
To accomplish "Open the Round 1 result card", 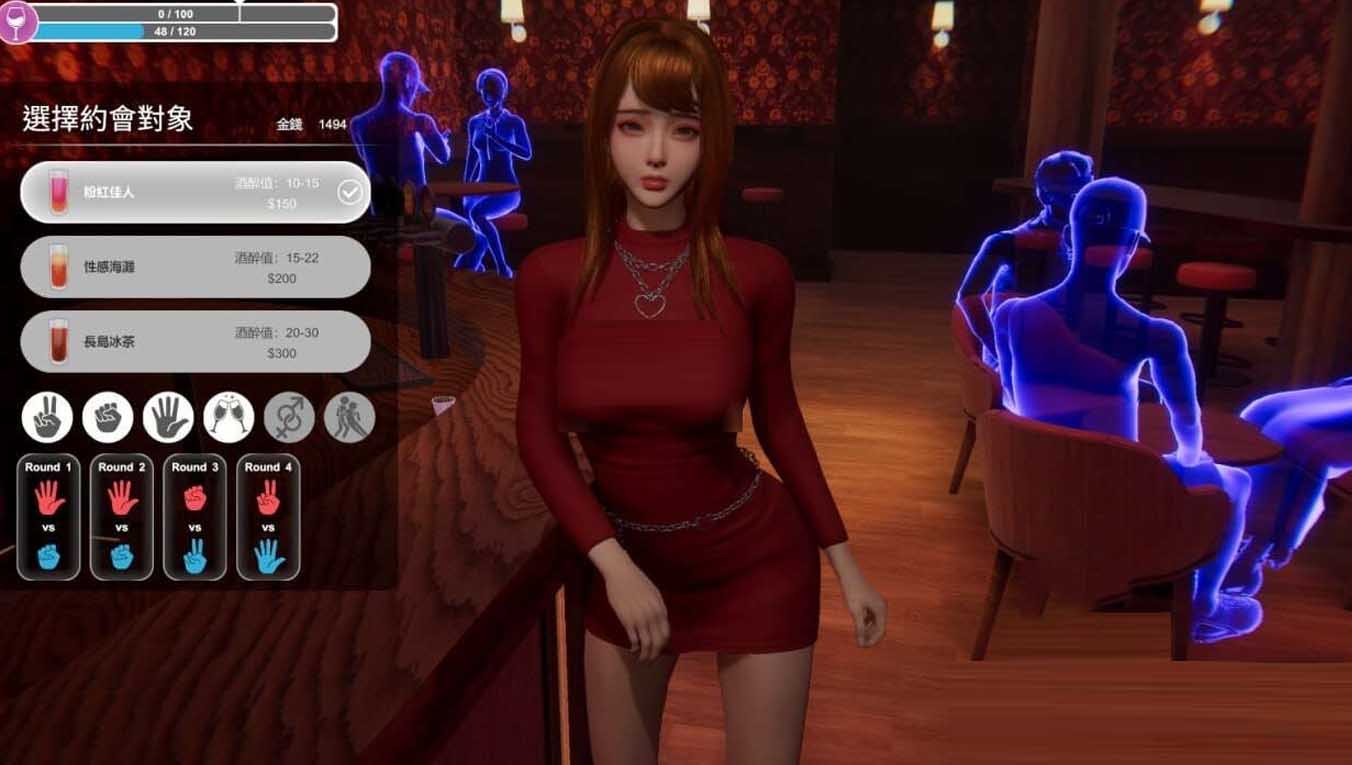I will 47,516.
